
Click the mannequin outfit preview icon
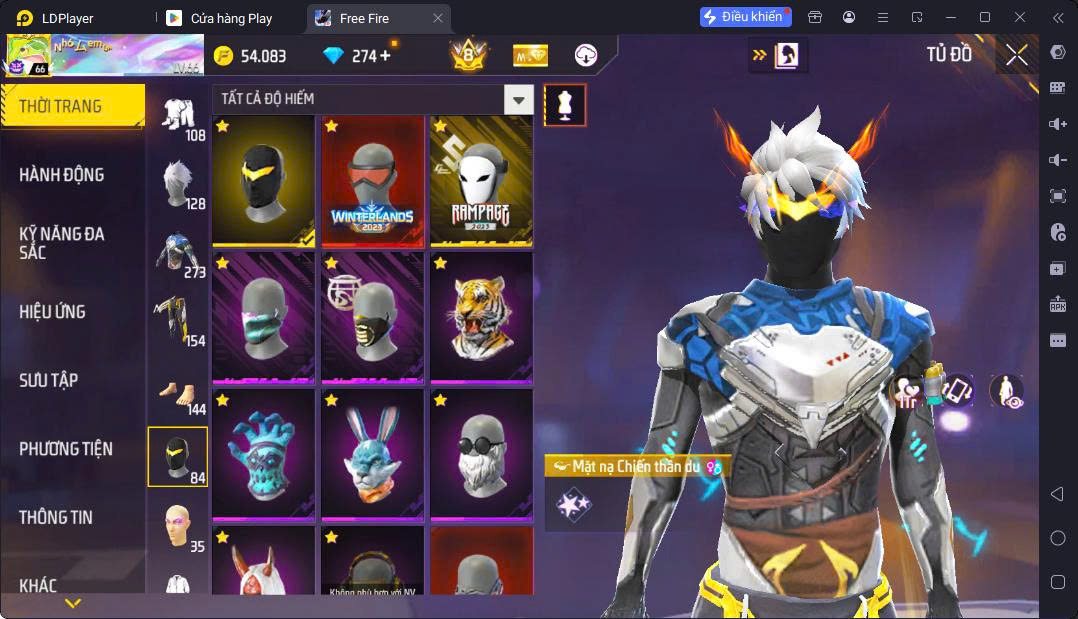[565, 105]
